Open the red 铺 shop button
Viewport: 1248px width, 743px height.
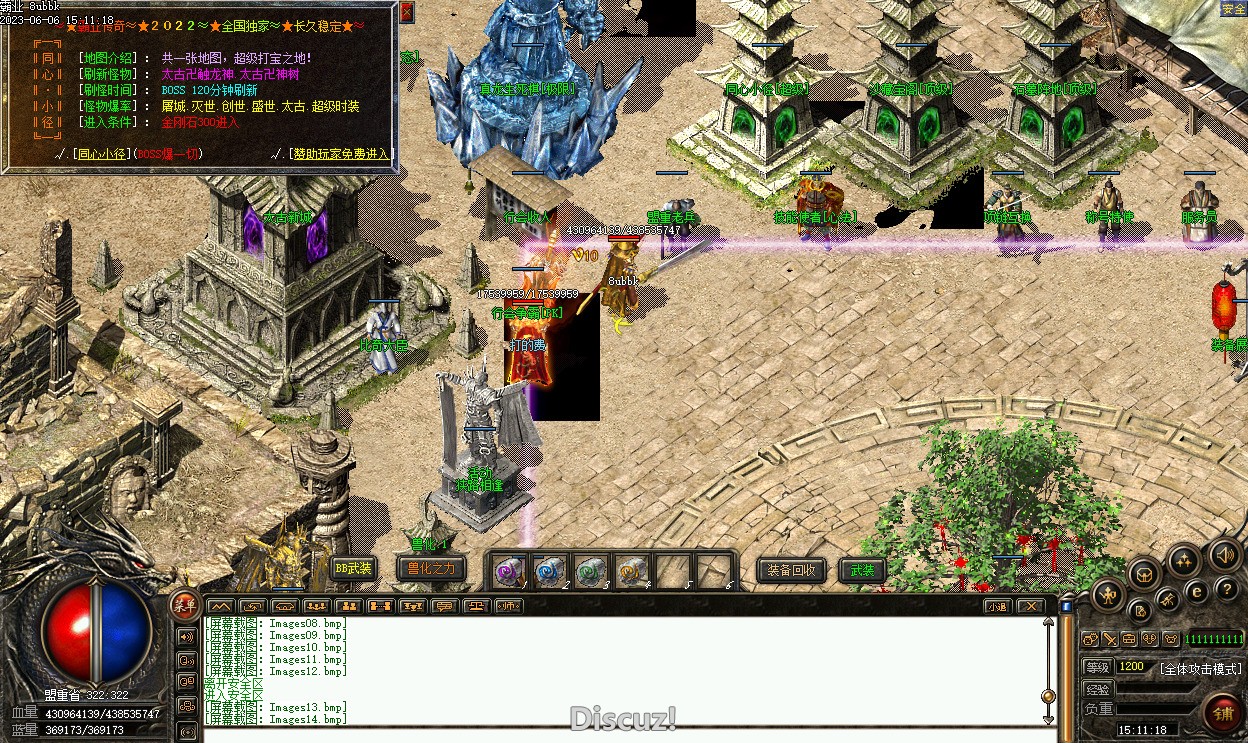click(x=1223, y=713)
